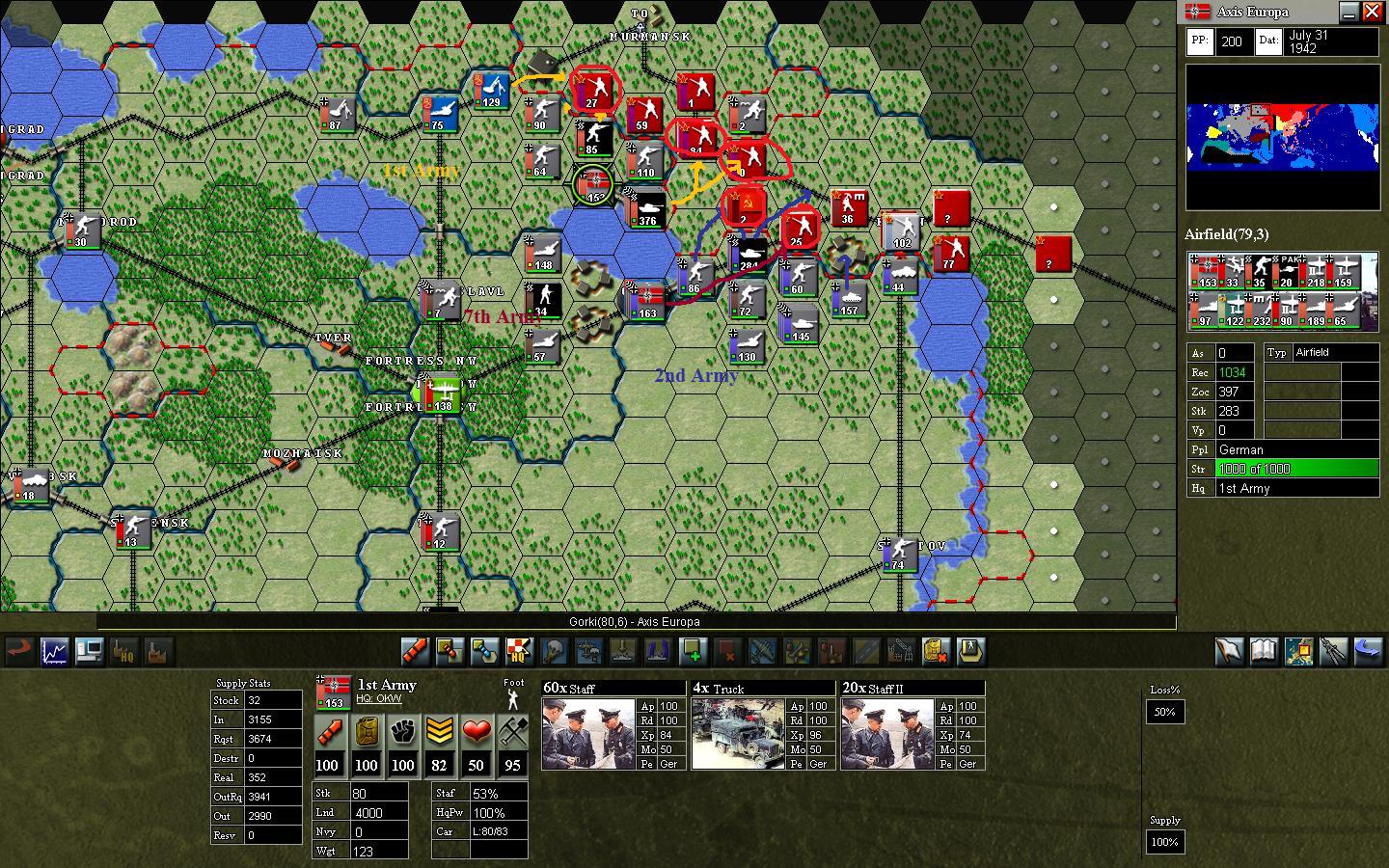
Task: Open the statistics graph screen
Action: tap(53, 653)
